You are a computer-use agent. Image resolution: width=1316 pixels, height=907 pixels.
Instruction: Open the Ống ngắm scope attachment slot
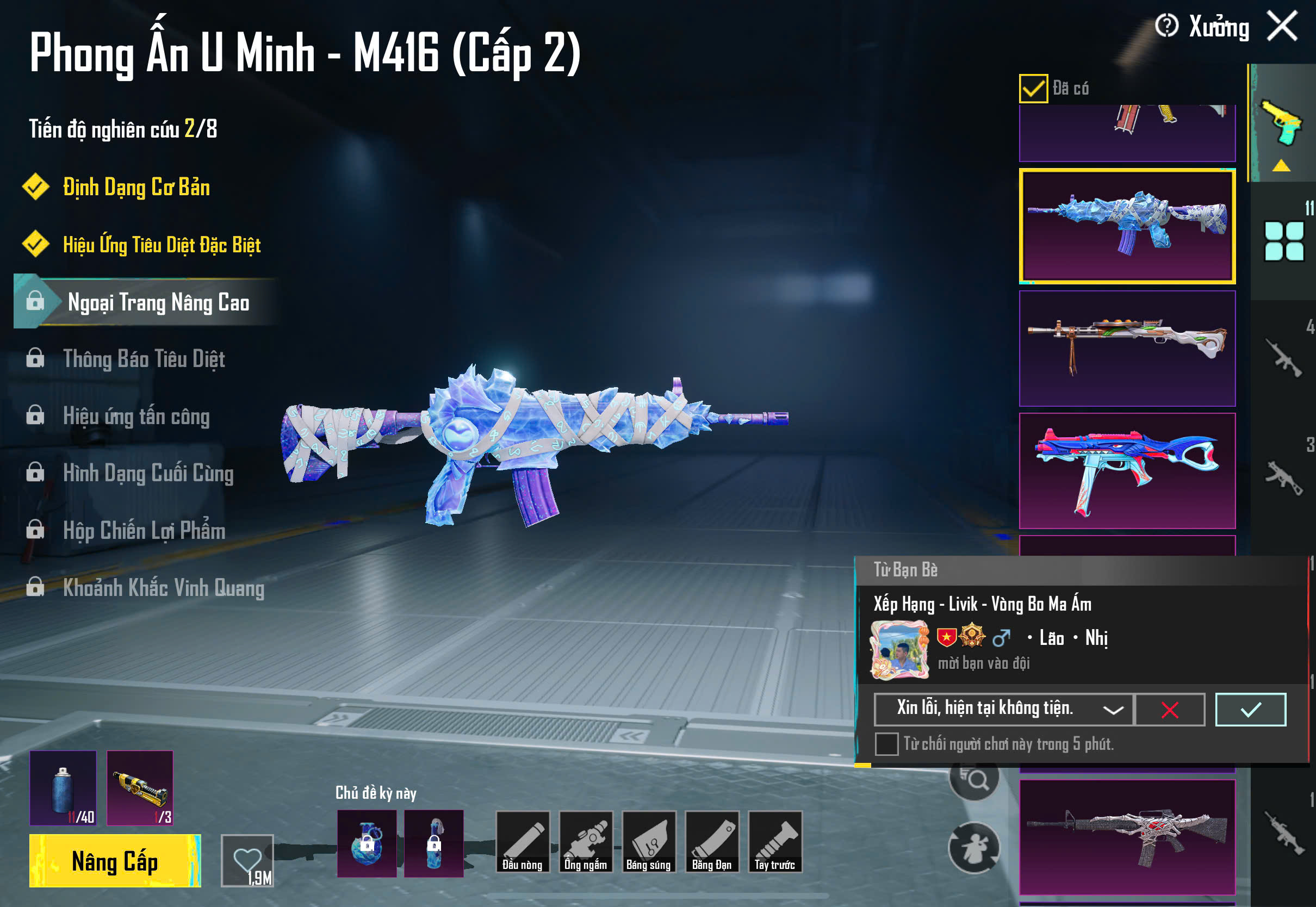586,842
